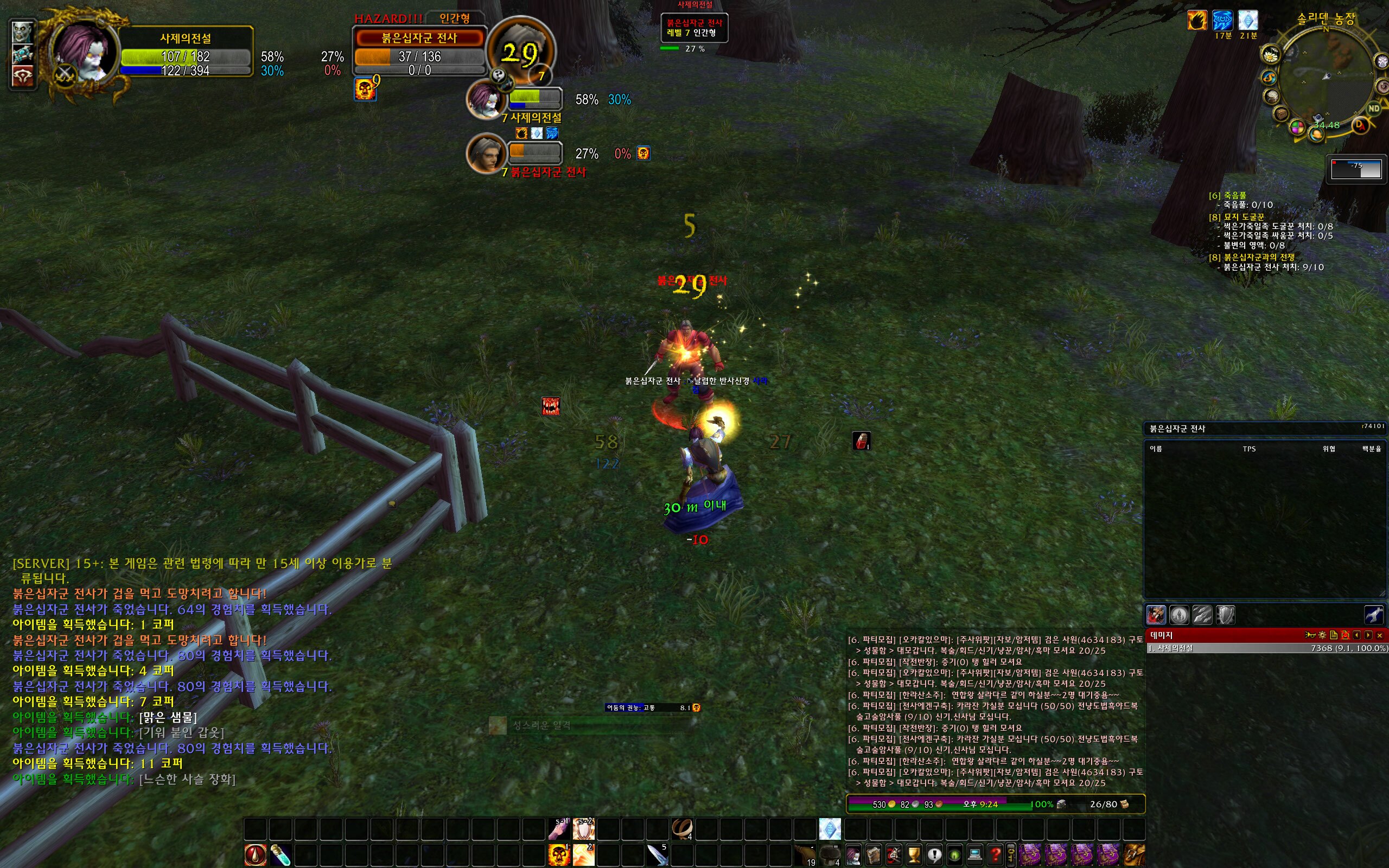
Task: Open the golden chalice achievements button
Action: coord(914,855)
